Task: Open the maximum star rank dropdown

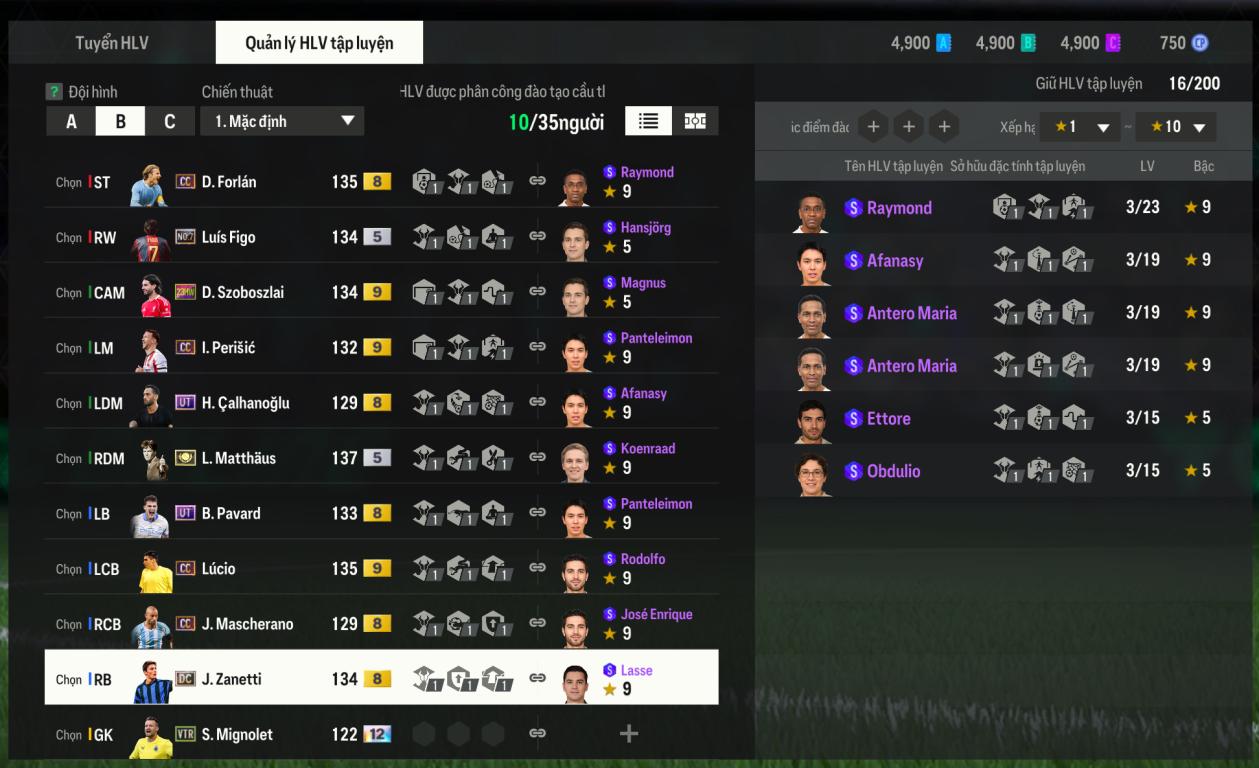Action: (x=1176, y=127)
